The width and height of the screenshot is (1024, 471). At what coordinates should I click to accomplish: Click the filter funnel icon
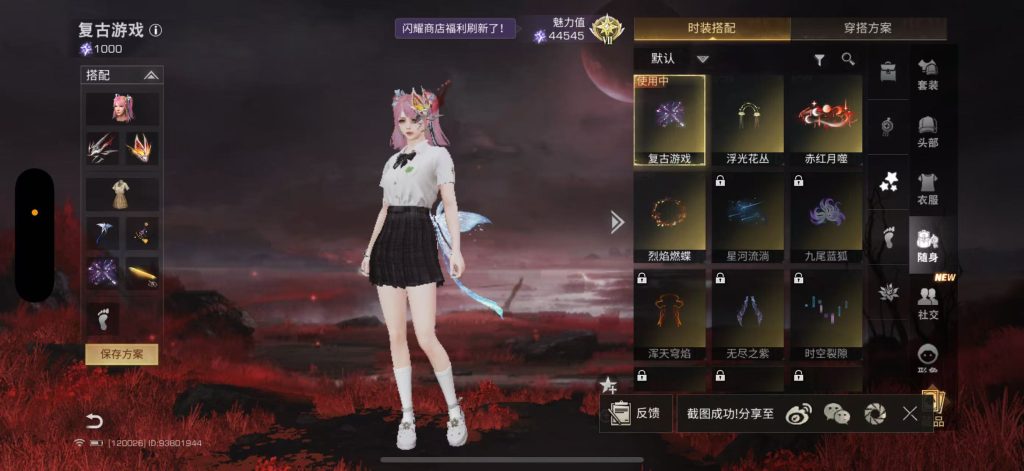[x=820, y=60]
